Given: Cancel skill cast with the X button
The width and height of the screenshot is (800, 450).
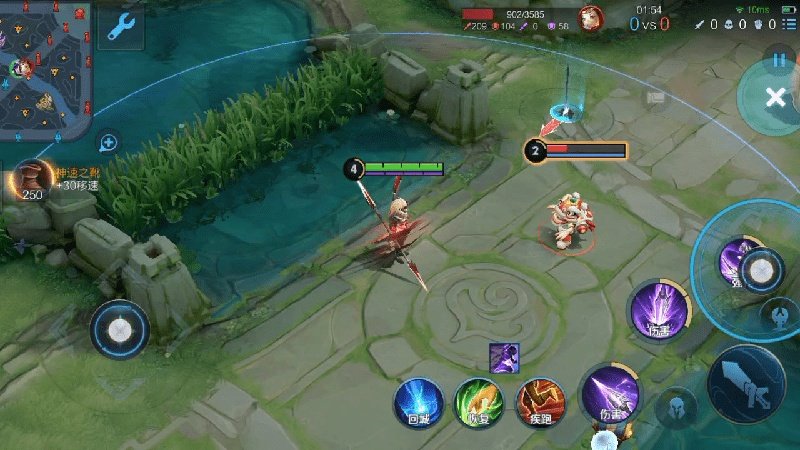Looking at the screenshot, I should point(775,97).
